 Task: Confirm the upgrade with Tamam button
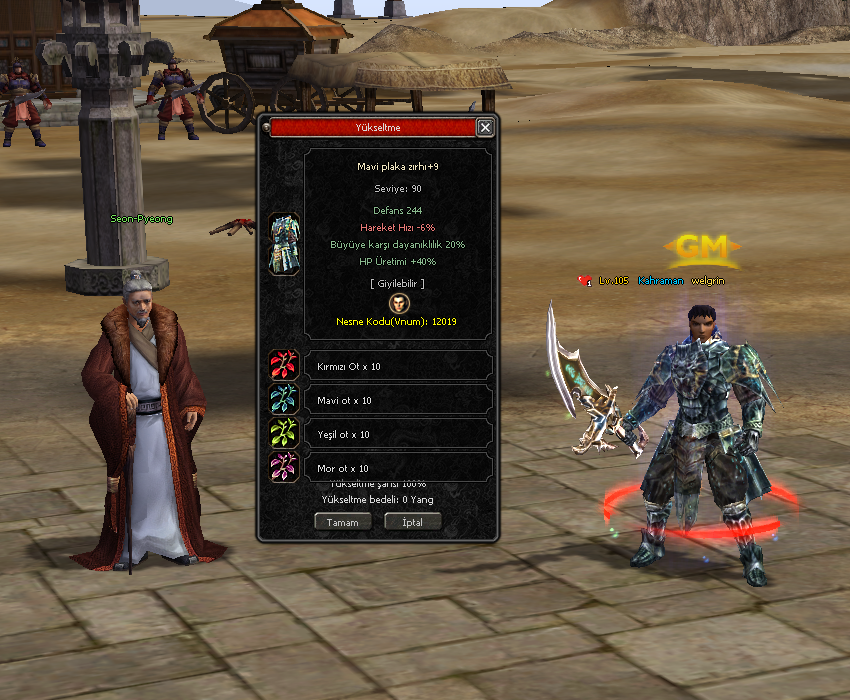343,522
